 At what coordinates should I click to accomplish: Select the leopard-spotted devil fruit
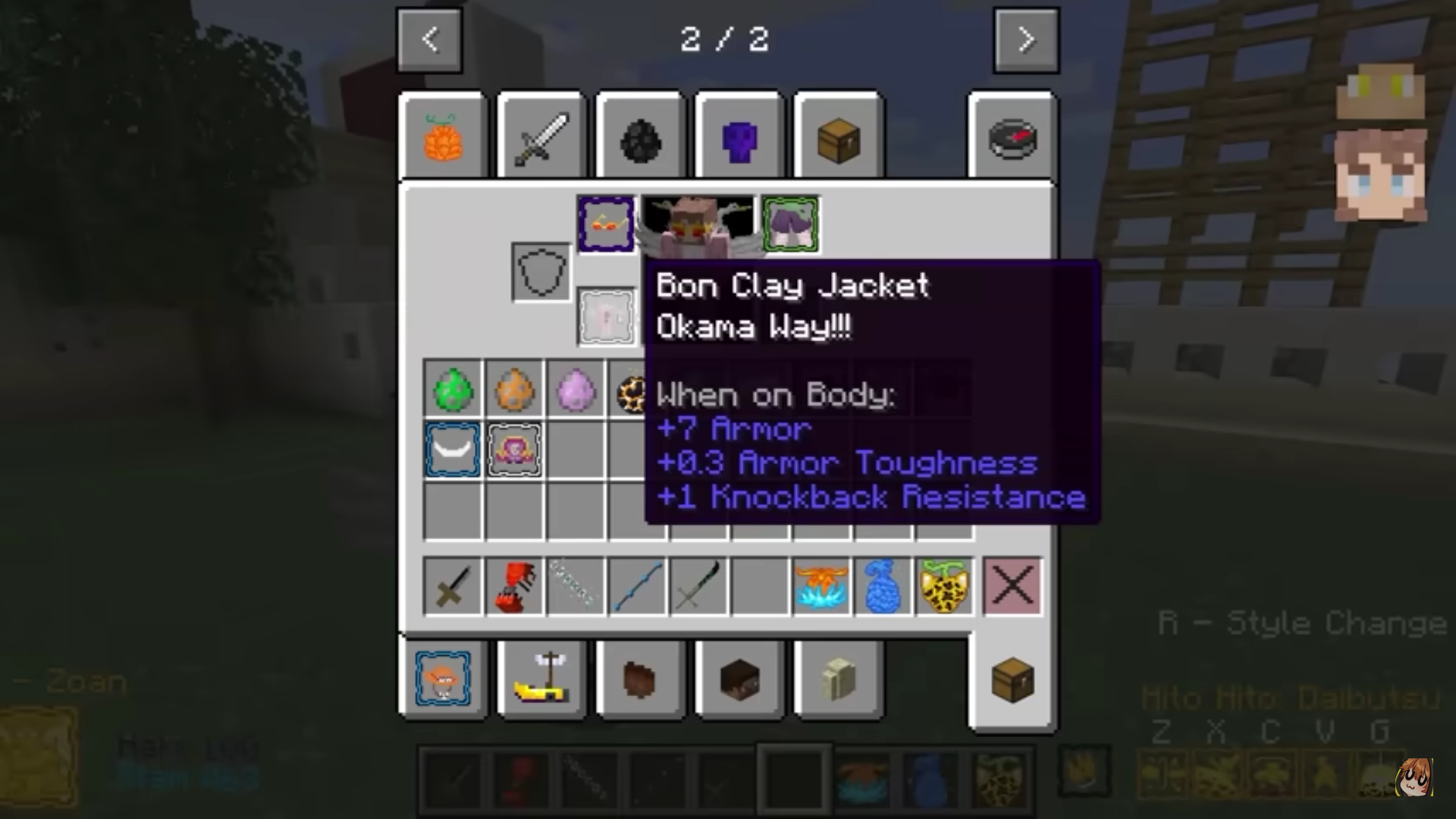pyautogui.click(x=945, y=586)
